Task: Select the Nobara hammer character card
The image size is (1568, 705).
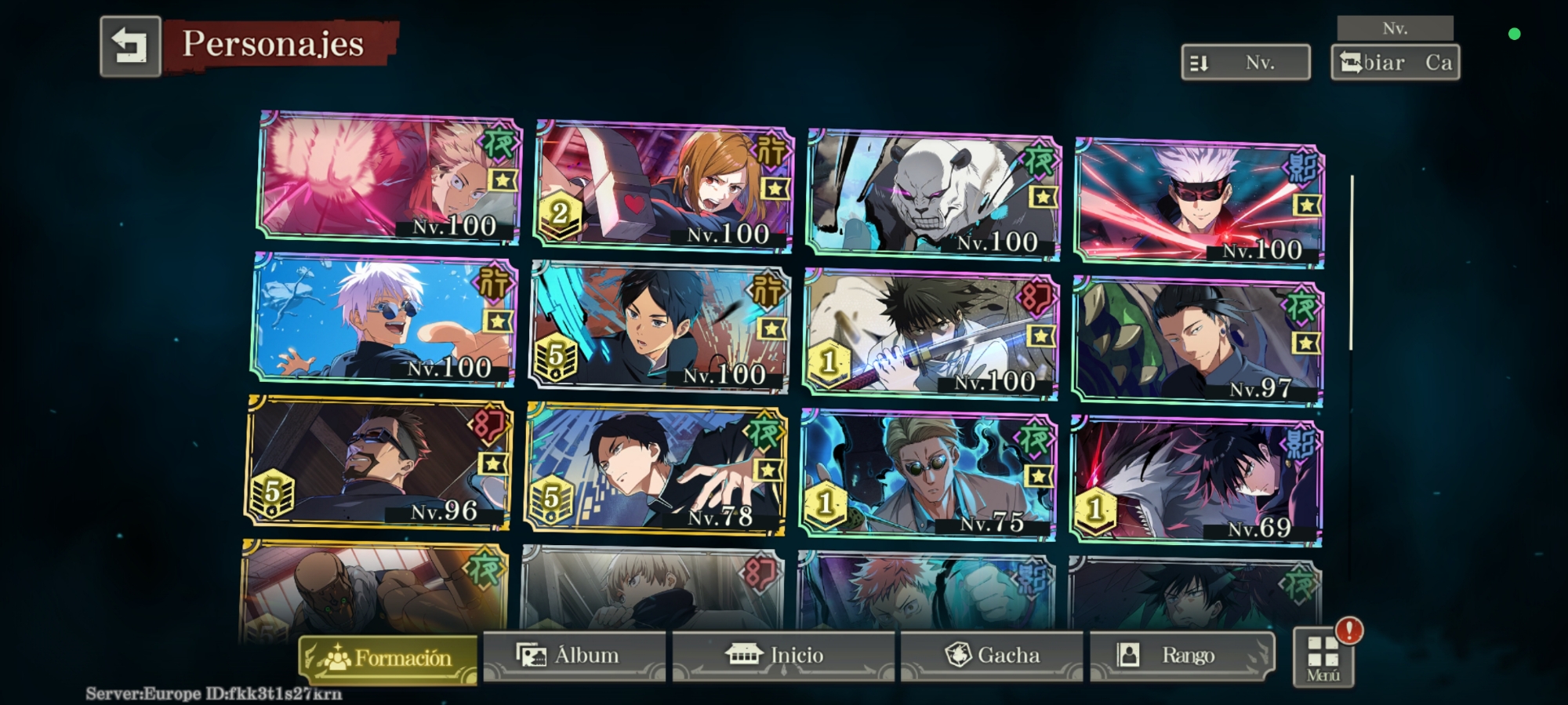Action: click(x=662, y=187)
